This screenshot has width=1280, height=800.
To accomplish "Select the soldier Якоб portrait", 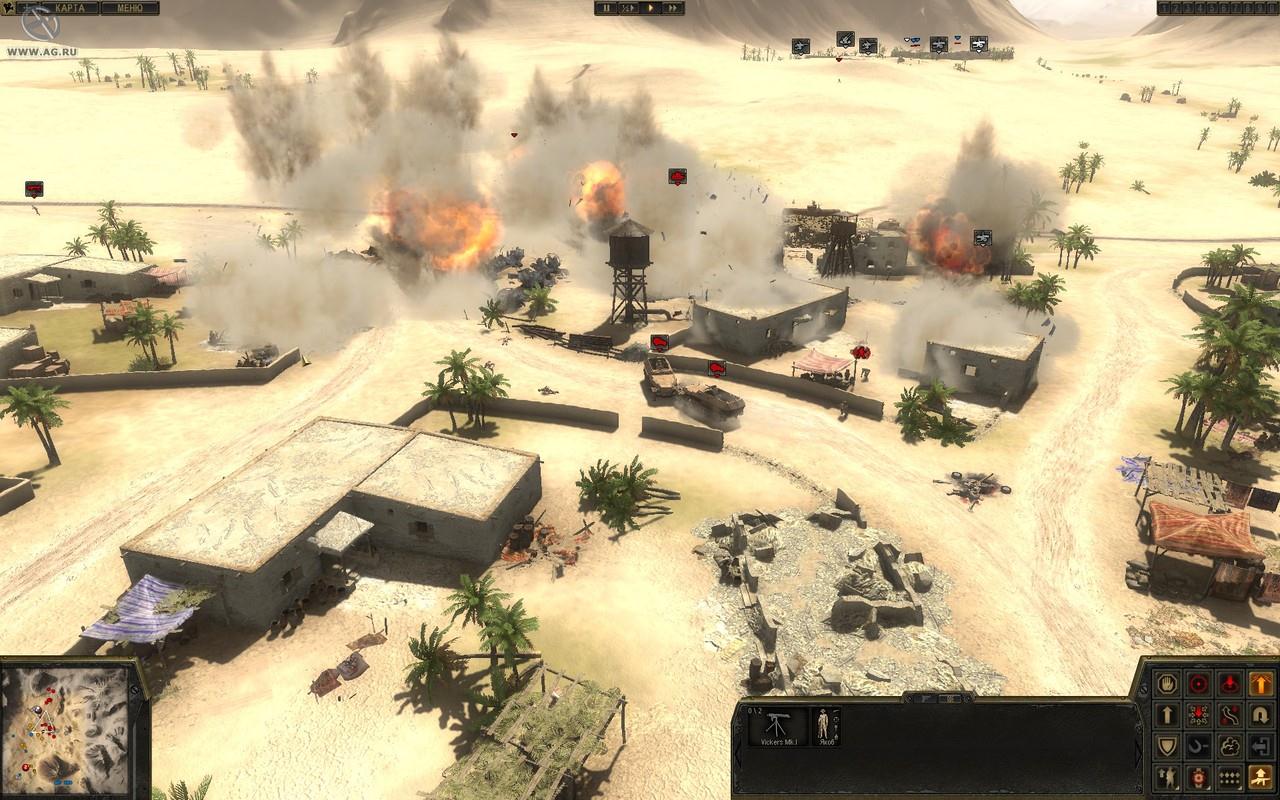I will [825, 726].
